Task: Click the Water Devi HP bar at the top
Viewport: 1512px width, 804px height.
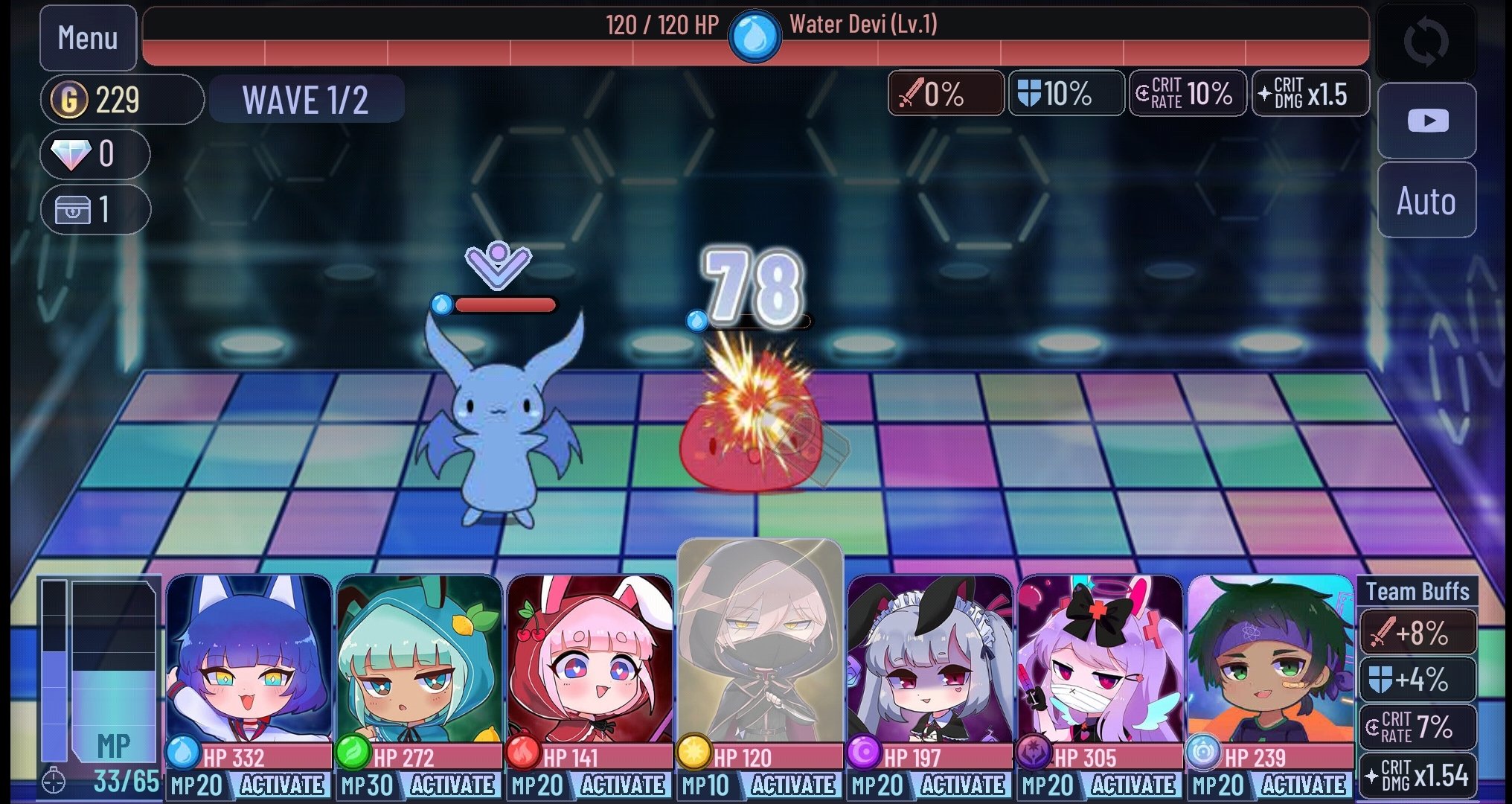Action: 755,51
